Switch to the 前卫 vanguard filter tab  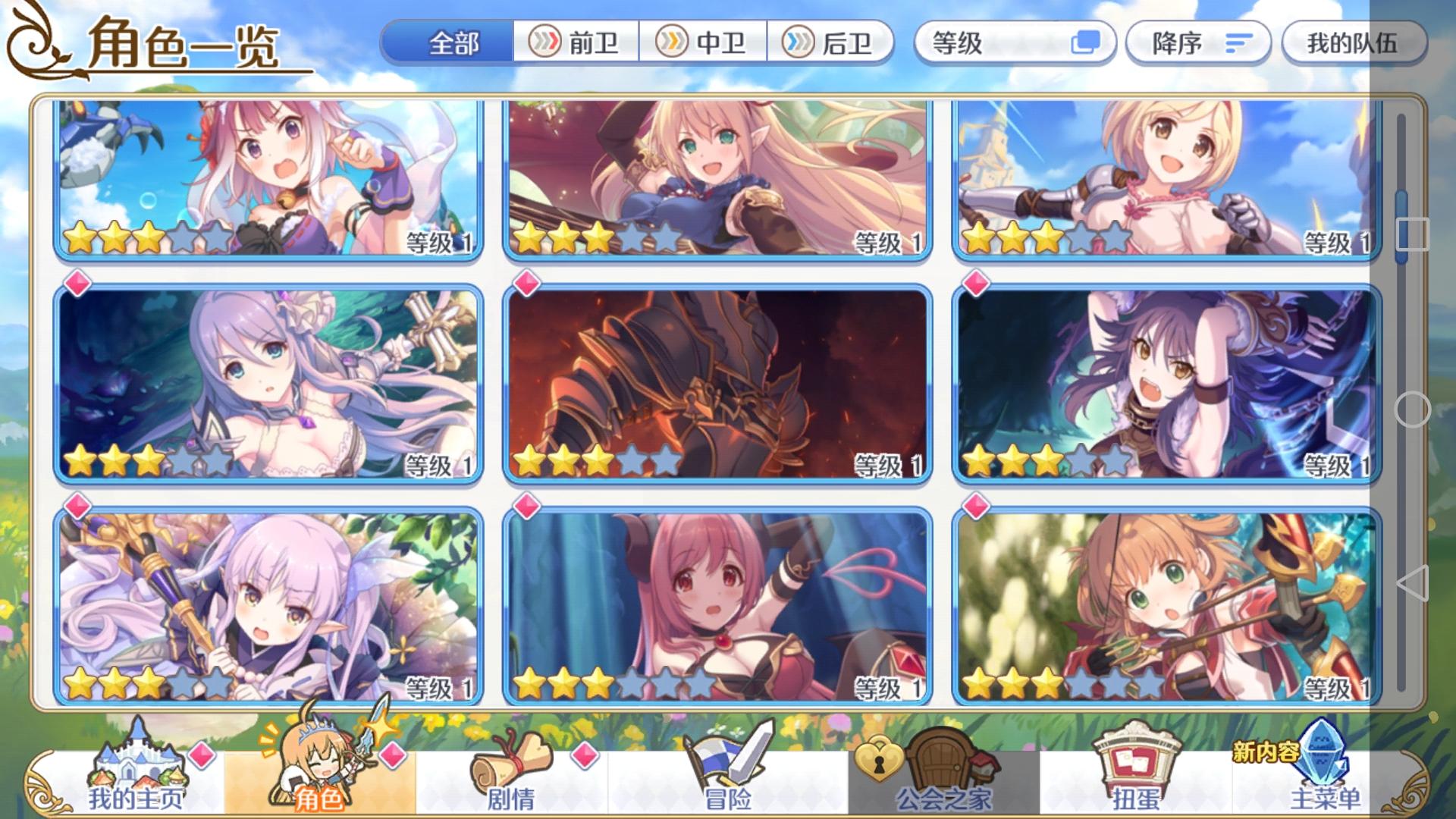click(x=575, y=44)
